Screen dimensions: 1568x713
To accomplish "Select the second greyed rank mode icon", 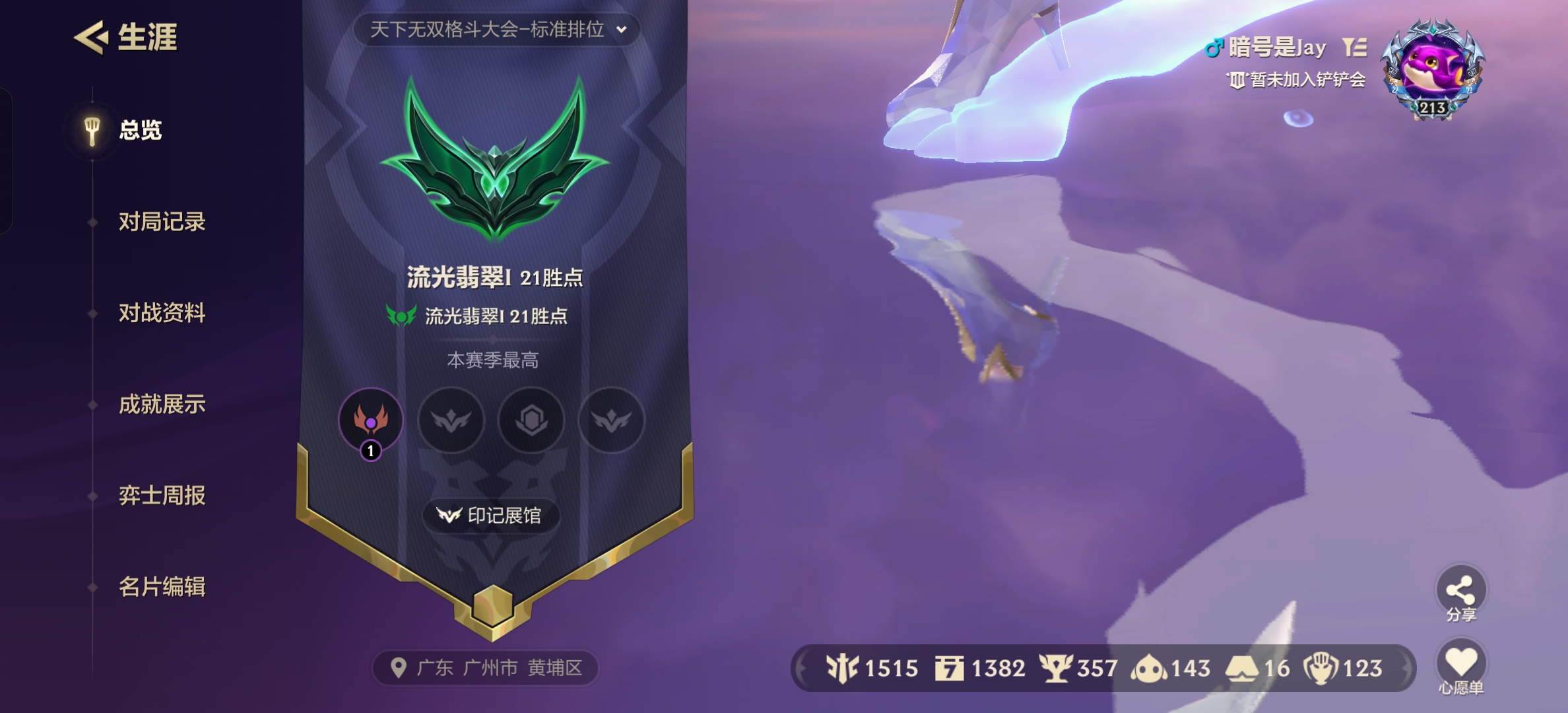I will (451, 421).
